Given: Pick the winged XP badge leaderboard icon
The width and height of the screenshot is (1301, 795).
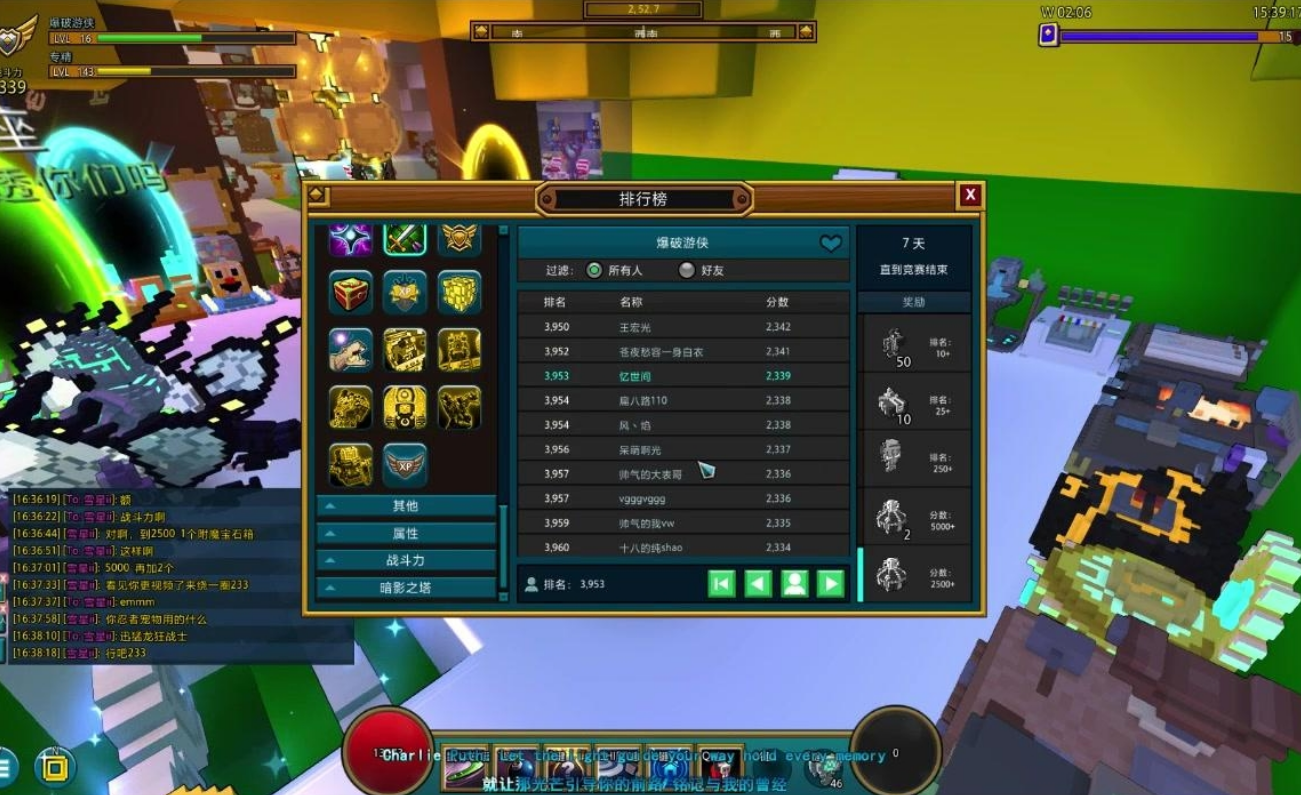Looking at the screenshot, I should [x=405, y=465].
